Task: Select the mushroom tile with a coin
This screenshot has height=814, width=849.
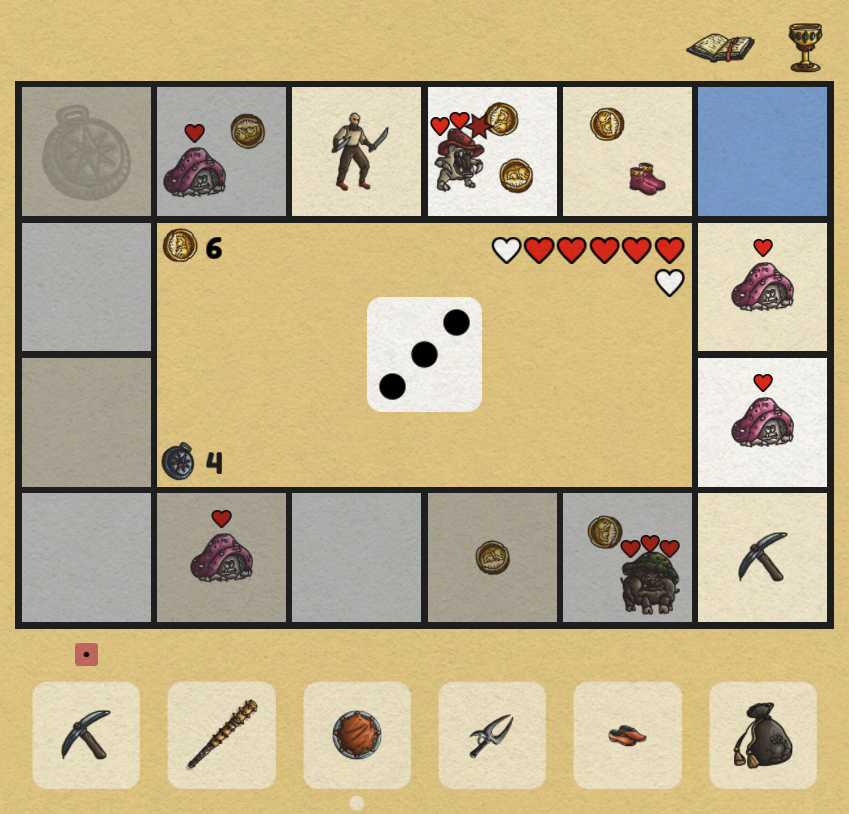Action: coord(222,151)
